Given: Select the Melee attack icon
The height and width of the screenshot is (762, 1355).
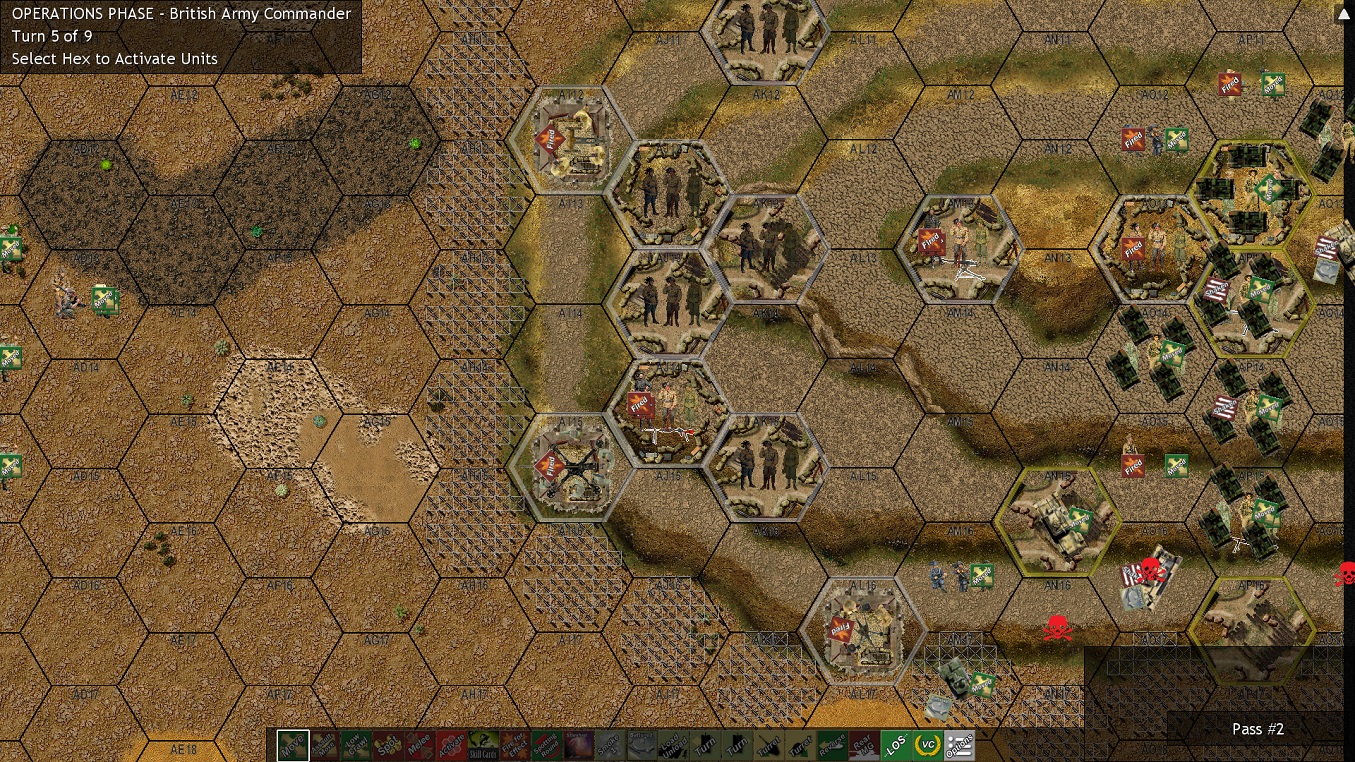Looking at the screenshot, I should 419,746.
